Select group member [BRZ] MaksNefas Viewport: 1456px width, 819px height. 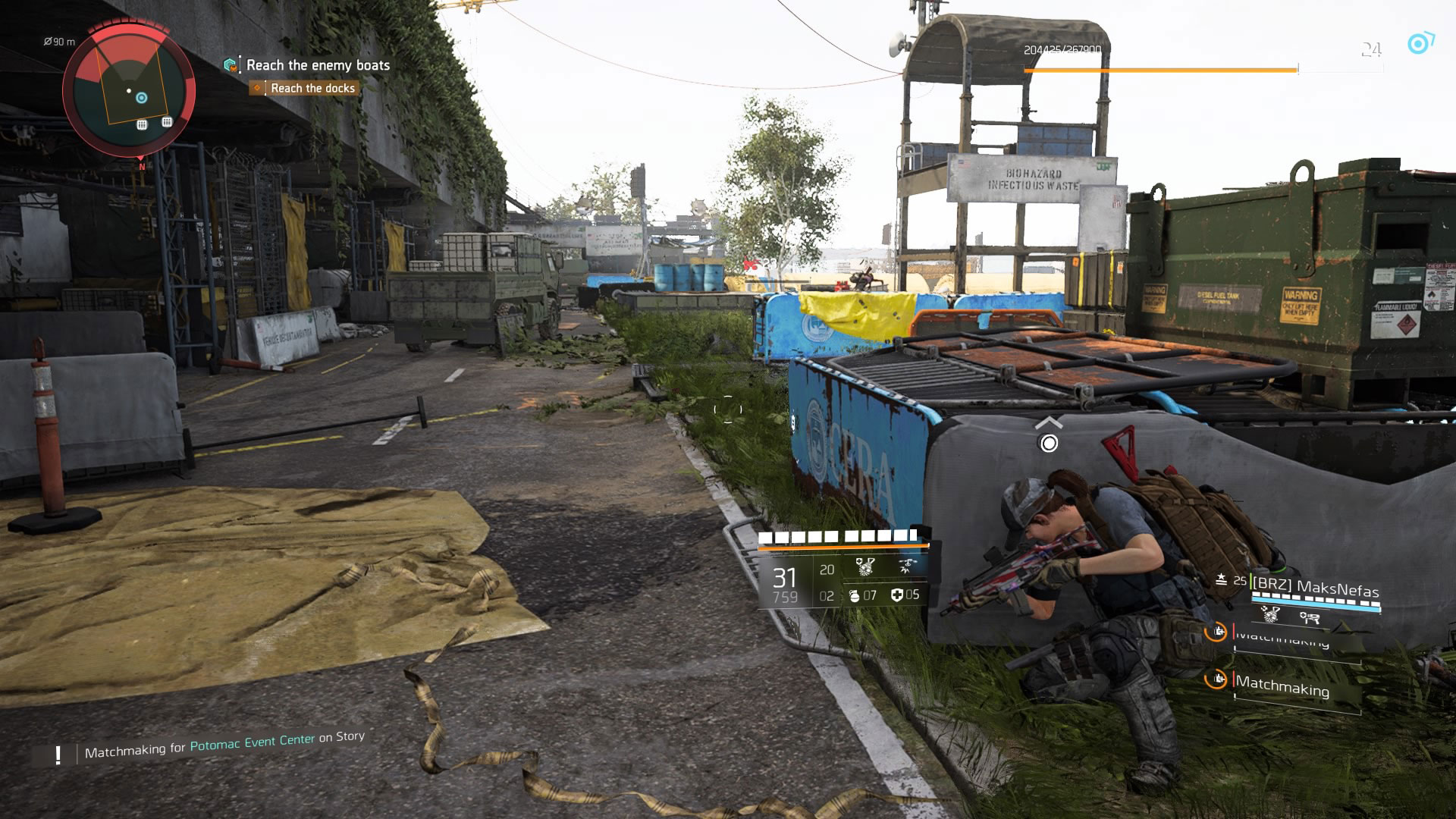[1315, 588]
